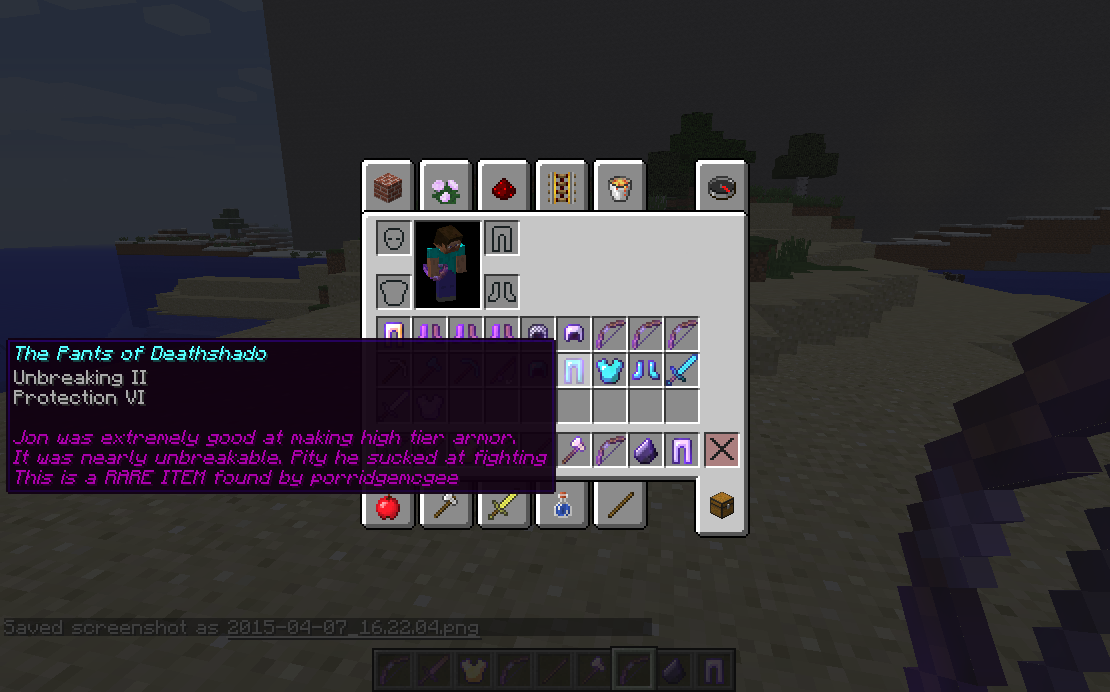Switch to the Decoration Blocks flower tab
This screenshot has width=1110, height=692.
pyautogui.click(x=445, y=187)
